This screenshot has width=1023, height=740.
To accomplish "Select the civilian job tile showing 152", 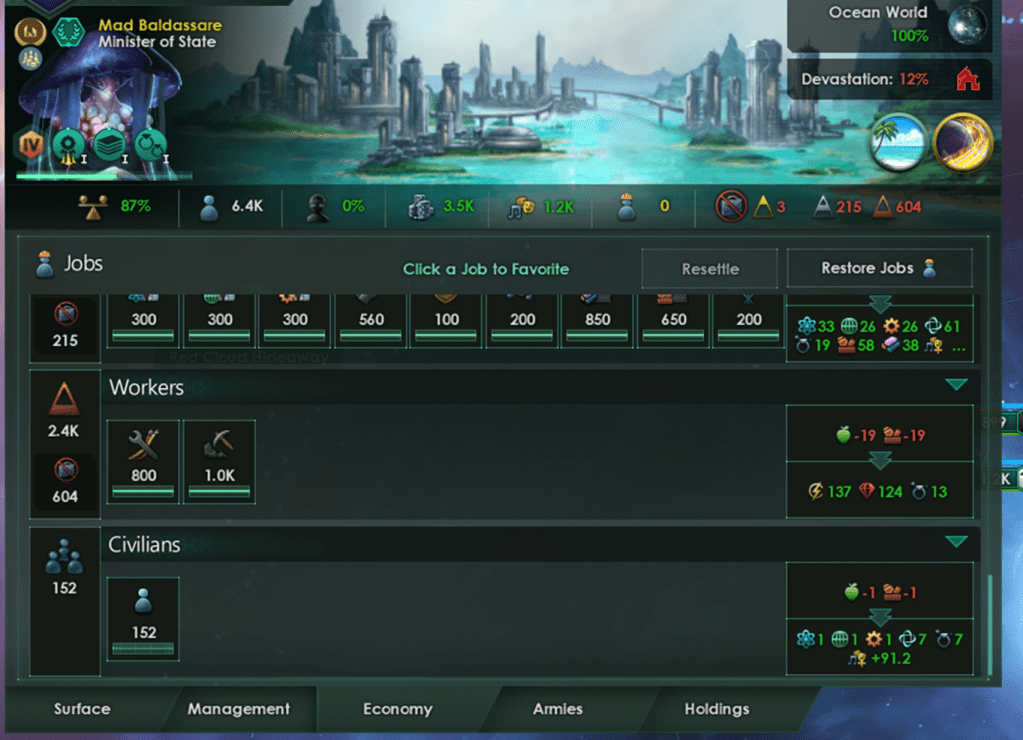I will 143,618.
